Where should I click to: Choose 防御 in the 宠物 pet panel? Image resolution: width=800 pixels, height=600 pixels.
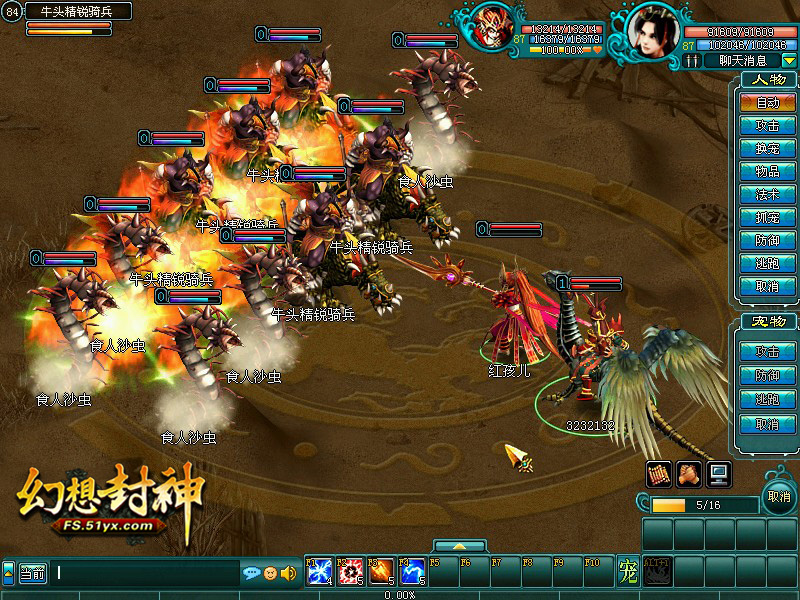[x=767, y=376]
